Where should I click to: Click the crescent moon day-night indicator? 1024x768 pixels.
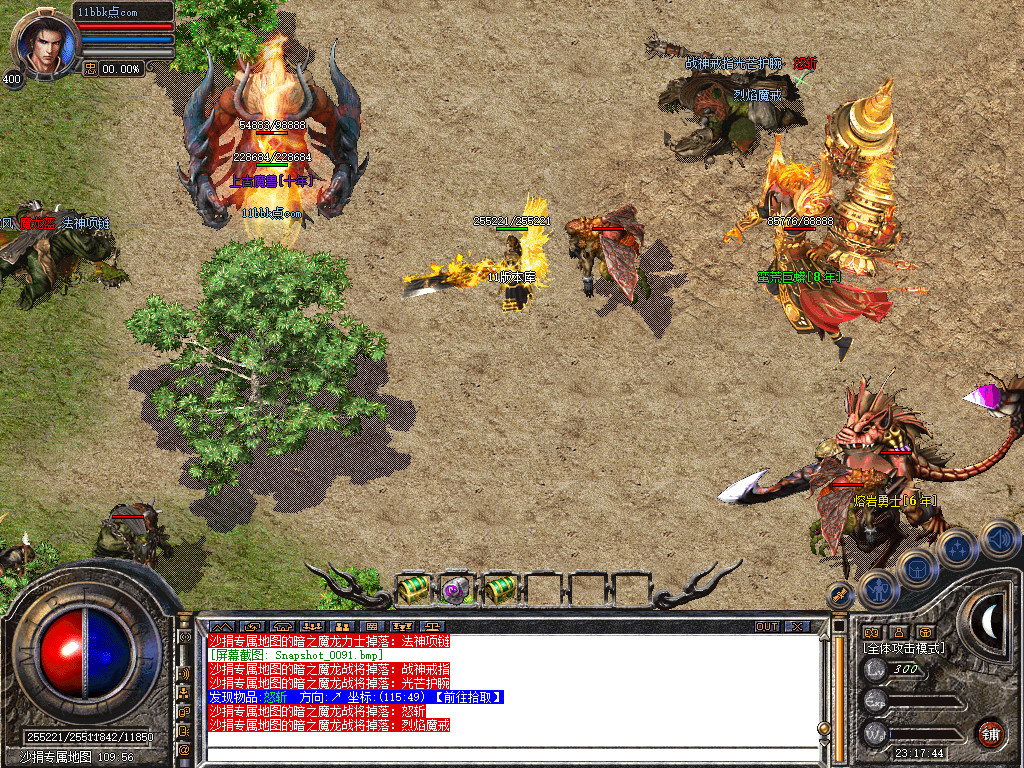point(990,622)
